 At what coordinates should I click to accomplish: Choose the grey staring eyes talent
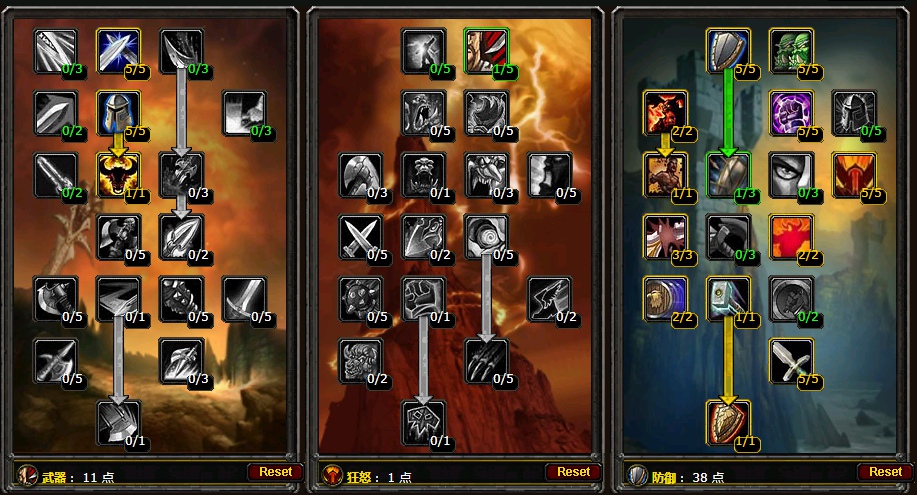(790, 175)
